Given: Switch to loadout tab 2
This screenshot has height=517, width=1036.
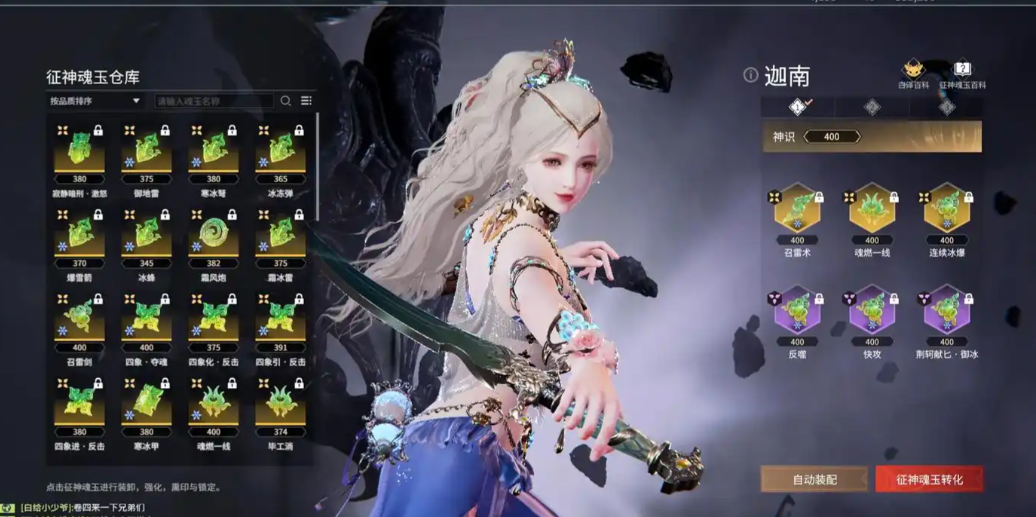Looking at the screenshot, I should 872,107.
